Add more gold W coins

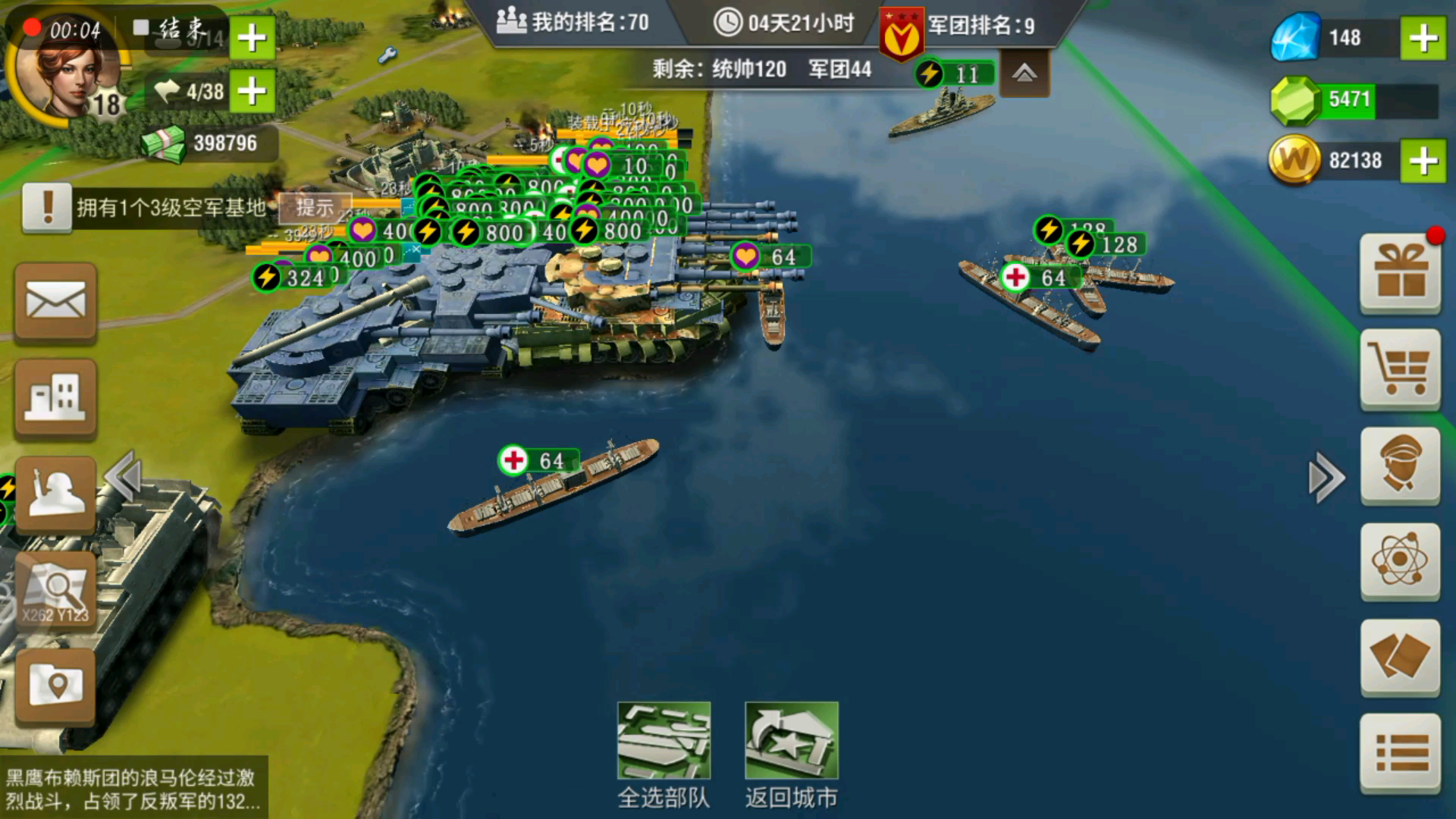tap(1423, 161)
